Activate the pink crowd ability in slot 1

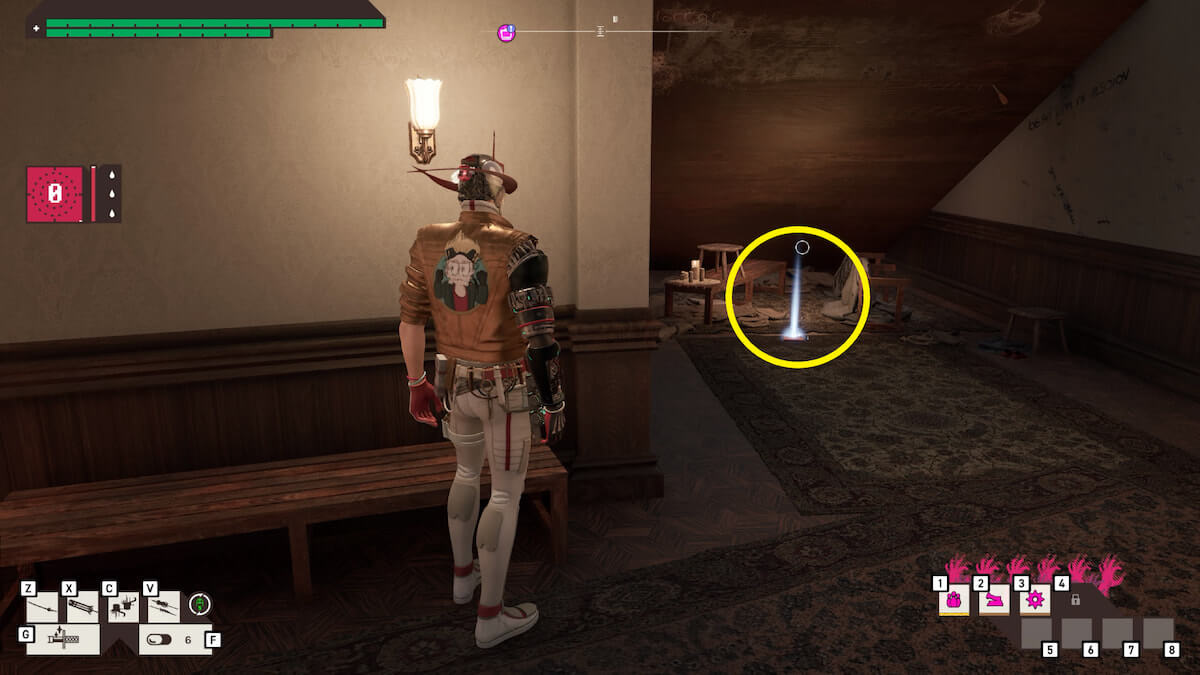coord(954,600)
